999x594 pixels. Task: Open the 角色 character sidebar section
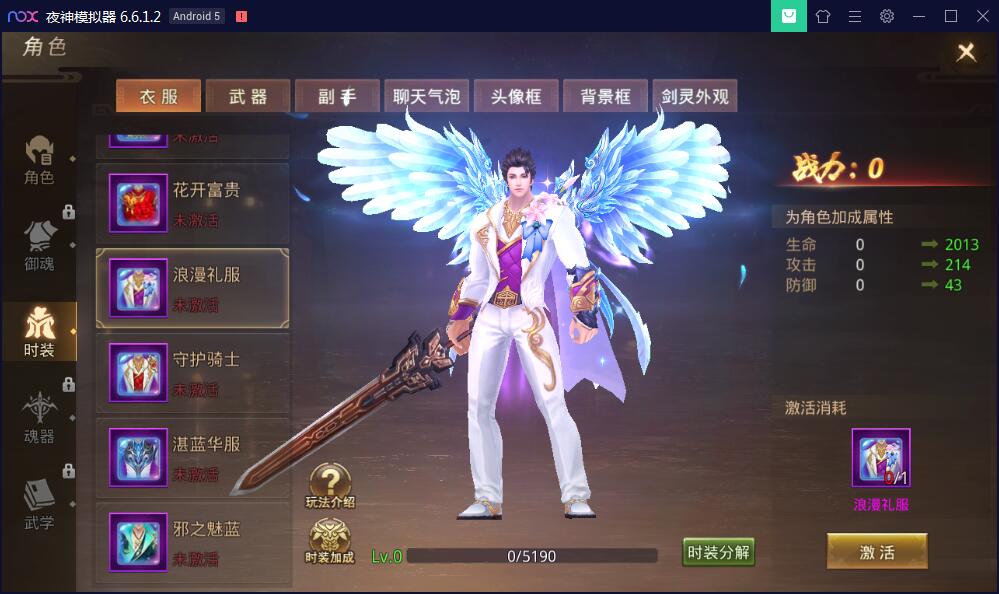[39, 160]
